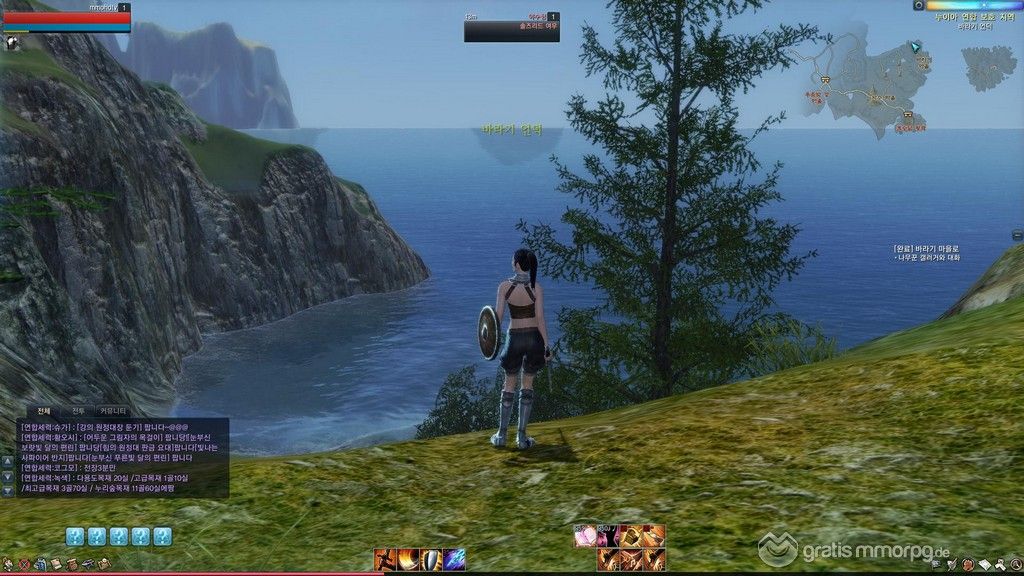Click the player arrow marker on the minimap

915,48
